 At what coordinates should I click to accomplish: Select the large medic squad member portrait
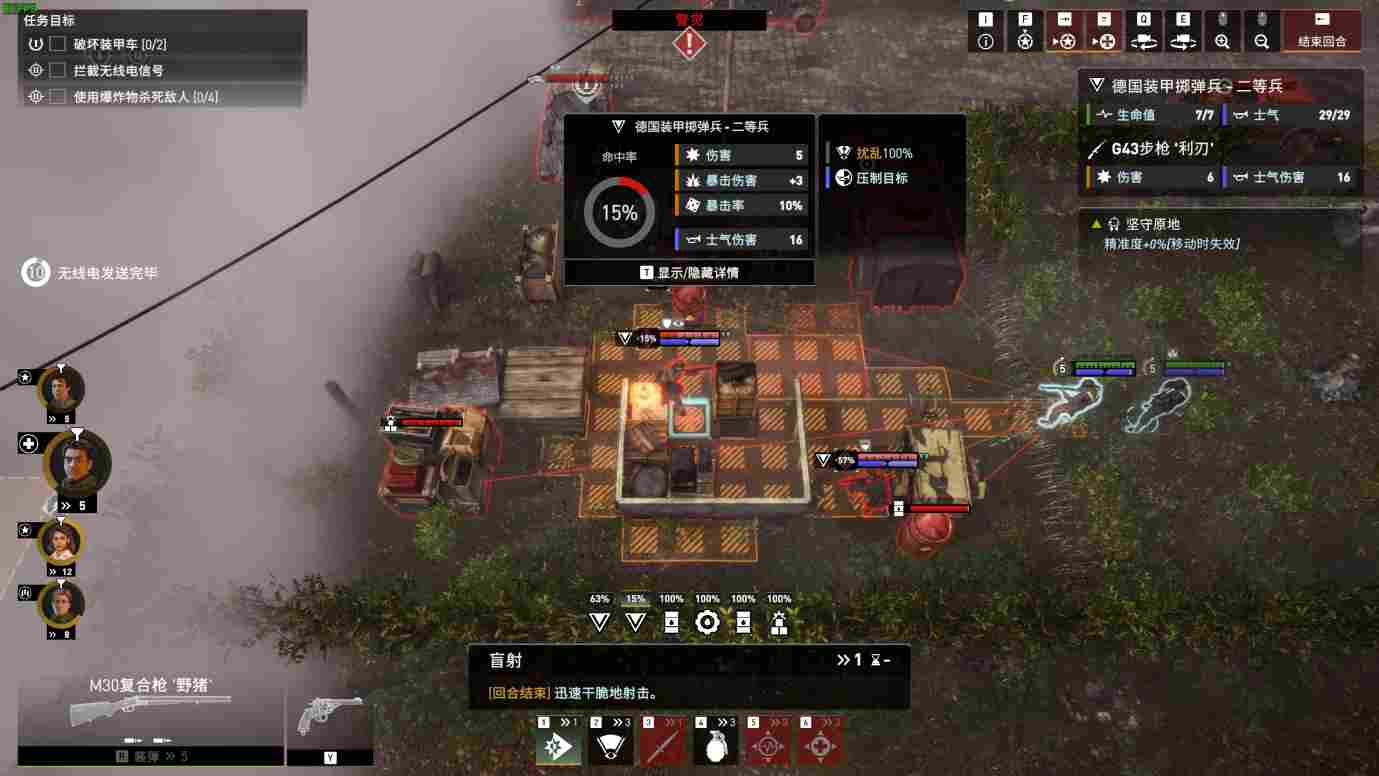click(x=76, y=464)
